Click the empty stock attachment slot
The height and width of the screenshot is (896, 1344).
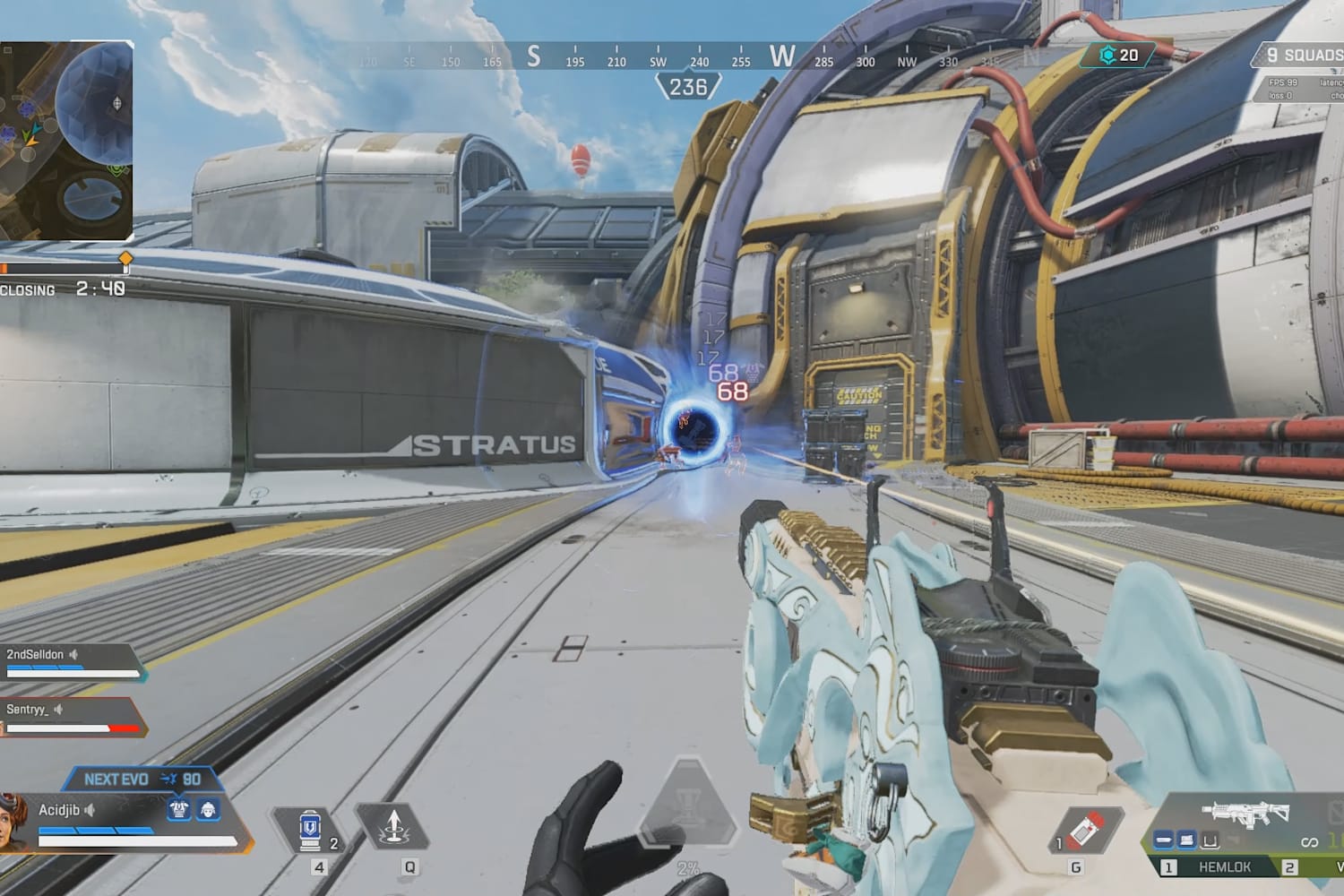pos(1209,841)
